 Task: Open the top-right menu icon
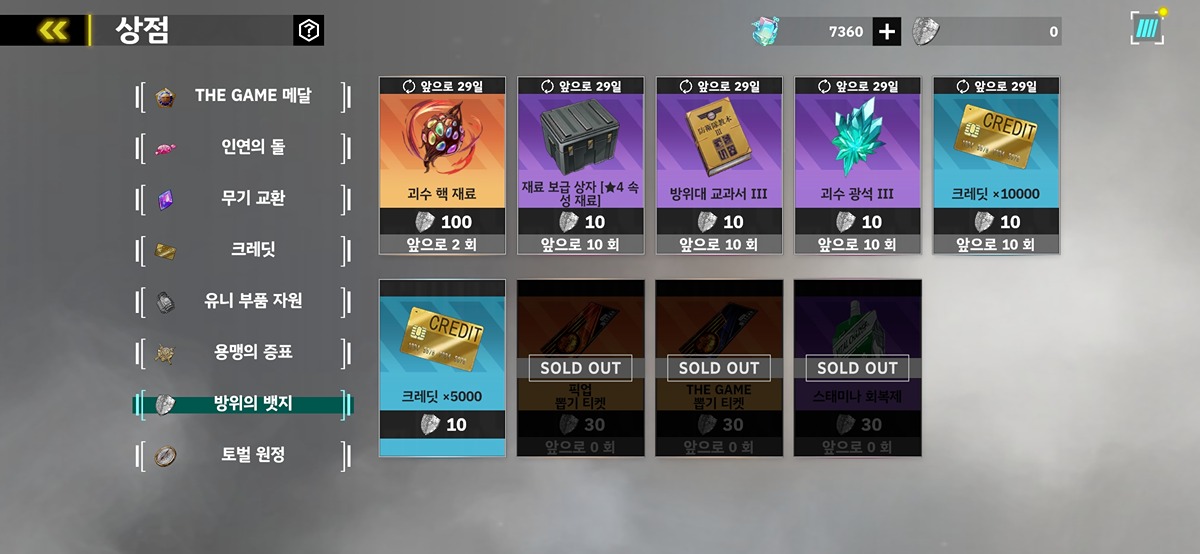[1148, 28]
